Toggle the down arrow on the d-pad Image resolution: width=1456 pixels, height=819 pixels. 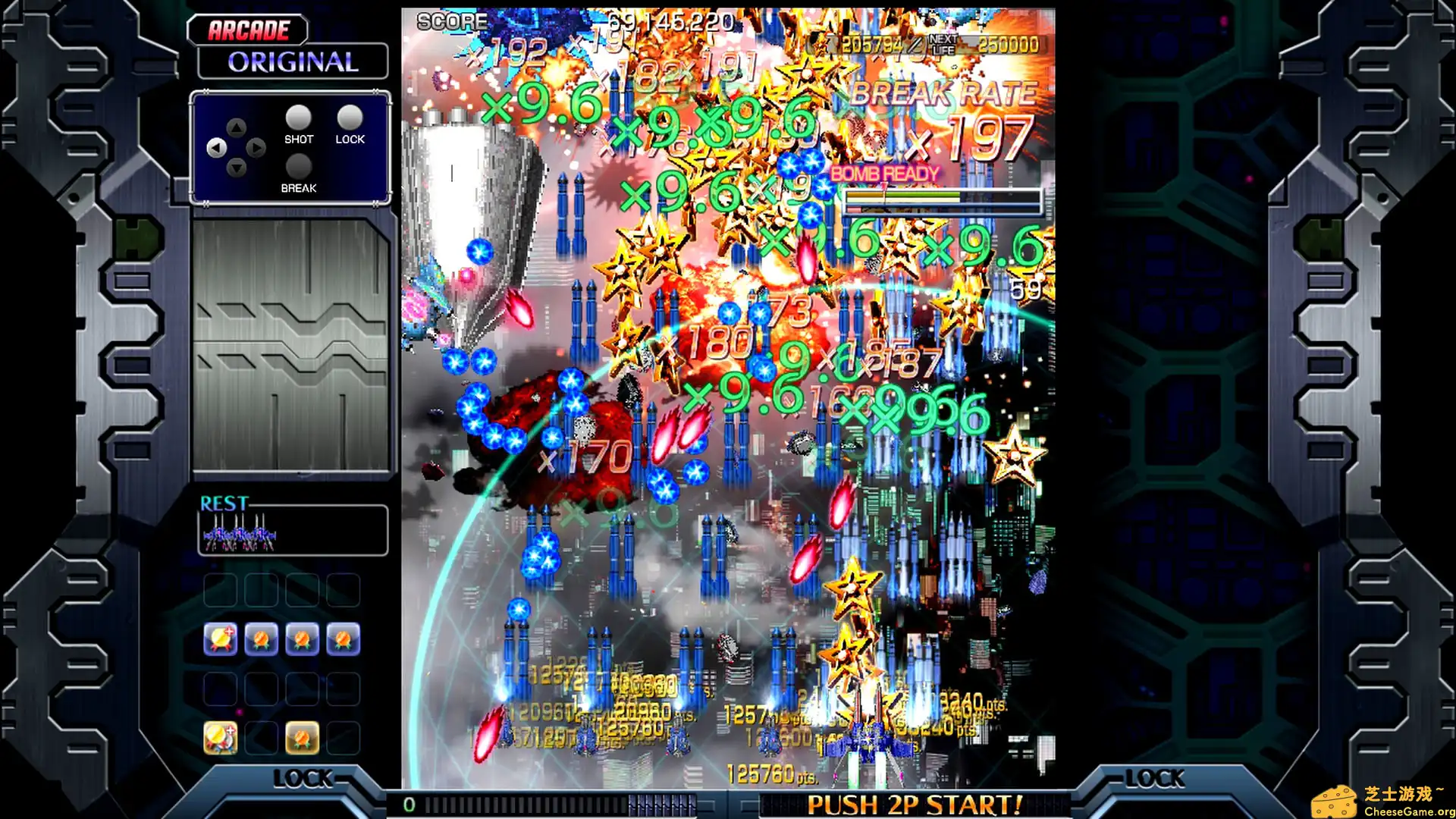pyautogui.click(x=236, y=168)
